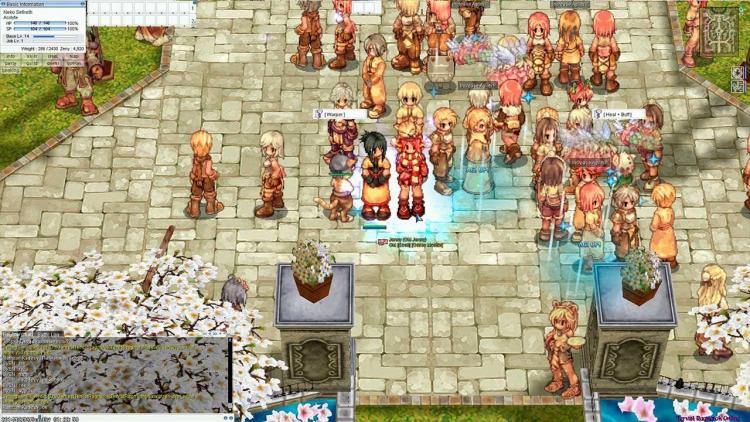This screenshot has width=750, height=422.
Task: Click the chat log scrollbar
Action: click(x=229, y=372)
